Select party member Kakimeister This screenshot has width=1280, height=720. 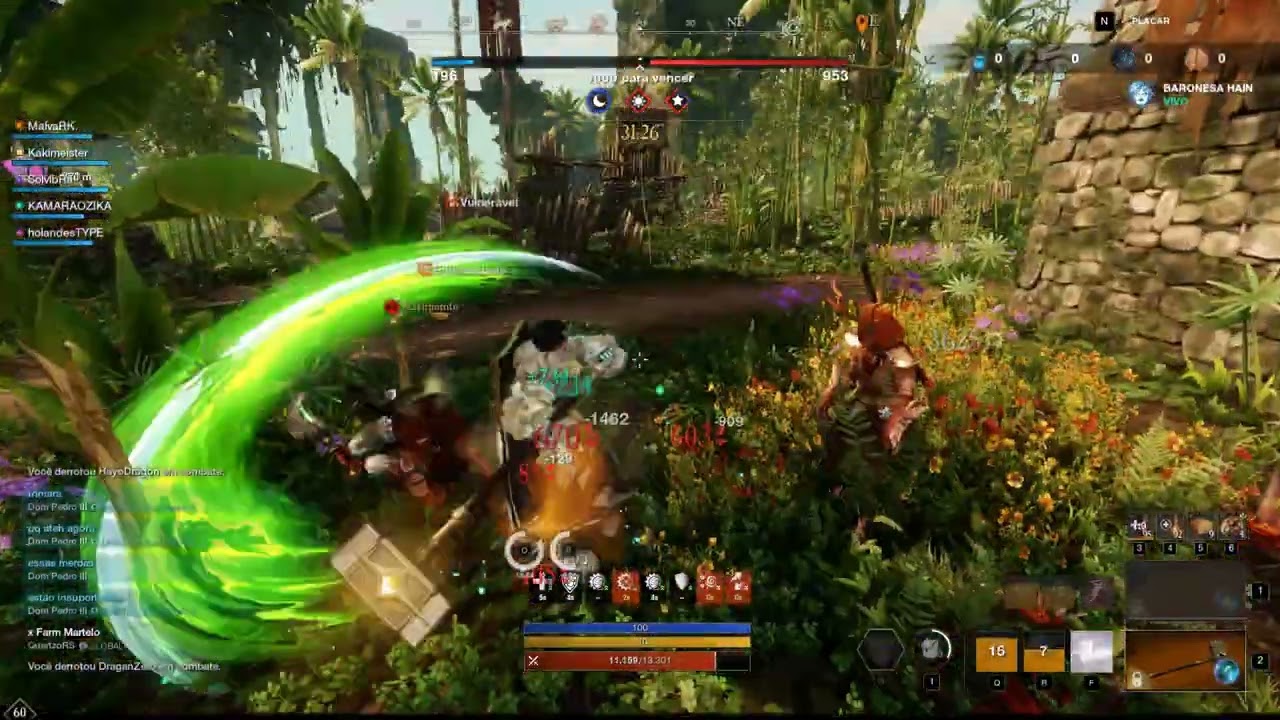click(57, 153)
